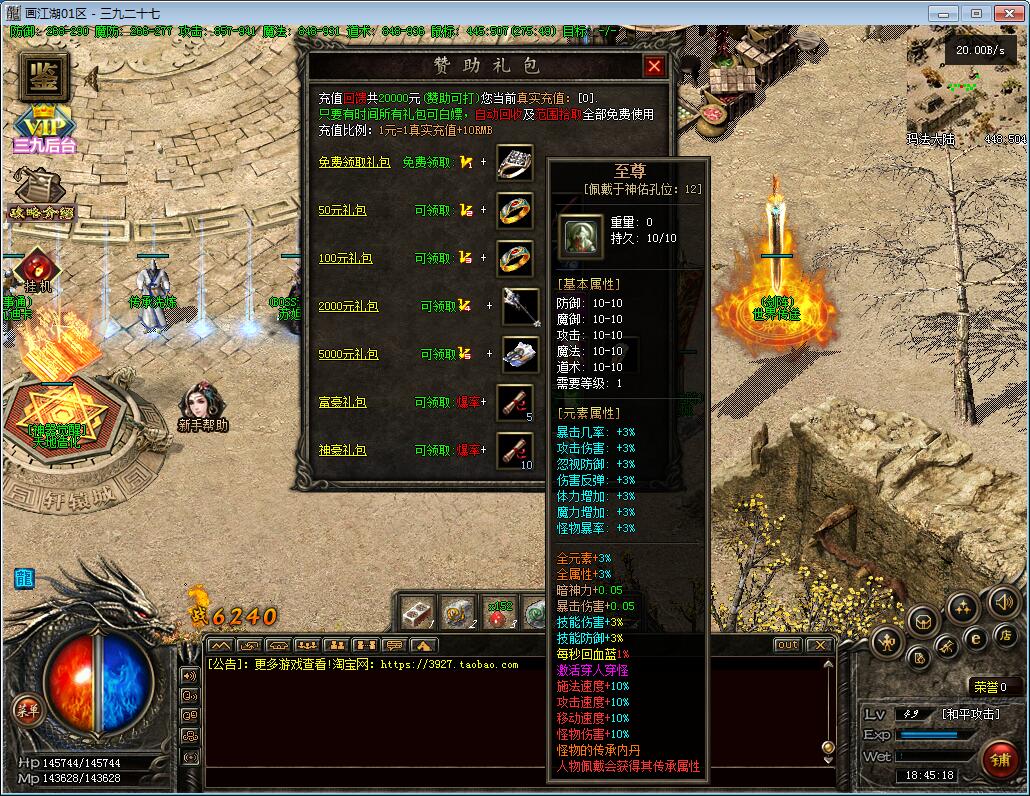Minimize the game window
This screenshot has height=796, width=1030.
click(x=942, y=14)
